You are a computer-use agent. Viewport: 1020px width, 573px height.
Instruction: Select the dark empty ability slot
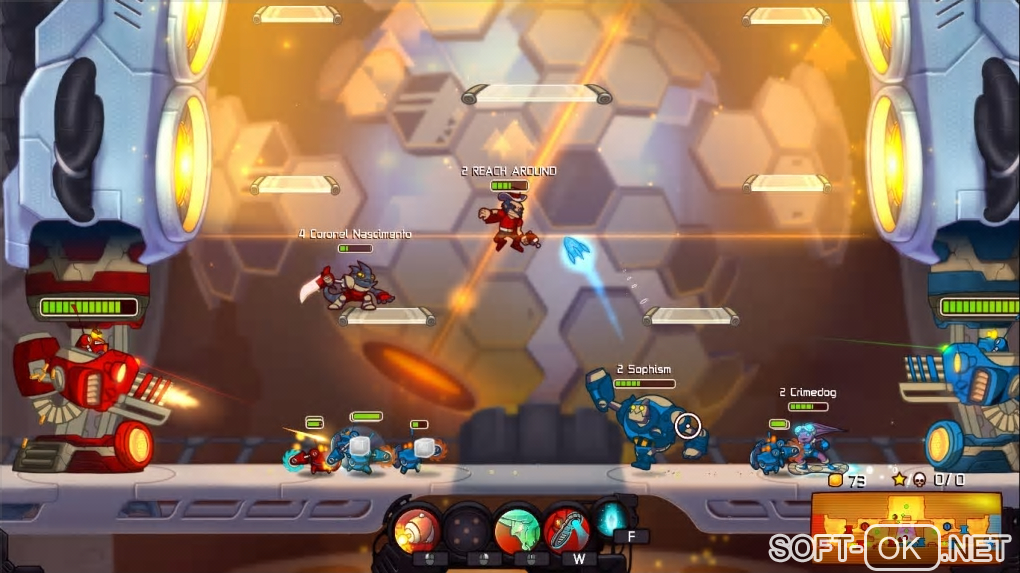467,527
